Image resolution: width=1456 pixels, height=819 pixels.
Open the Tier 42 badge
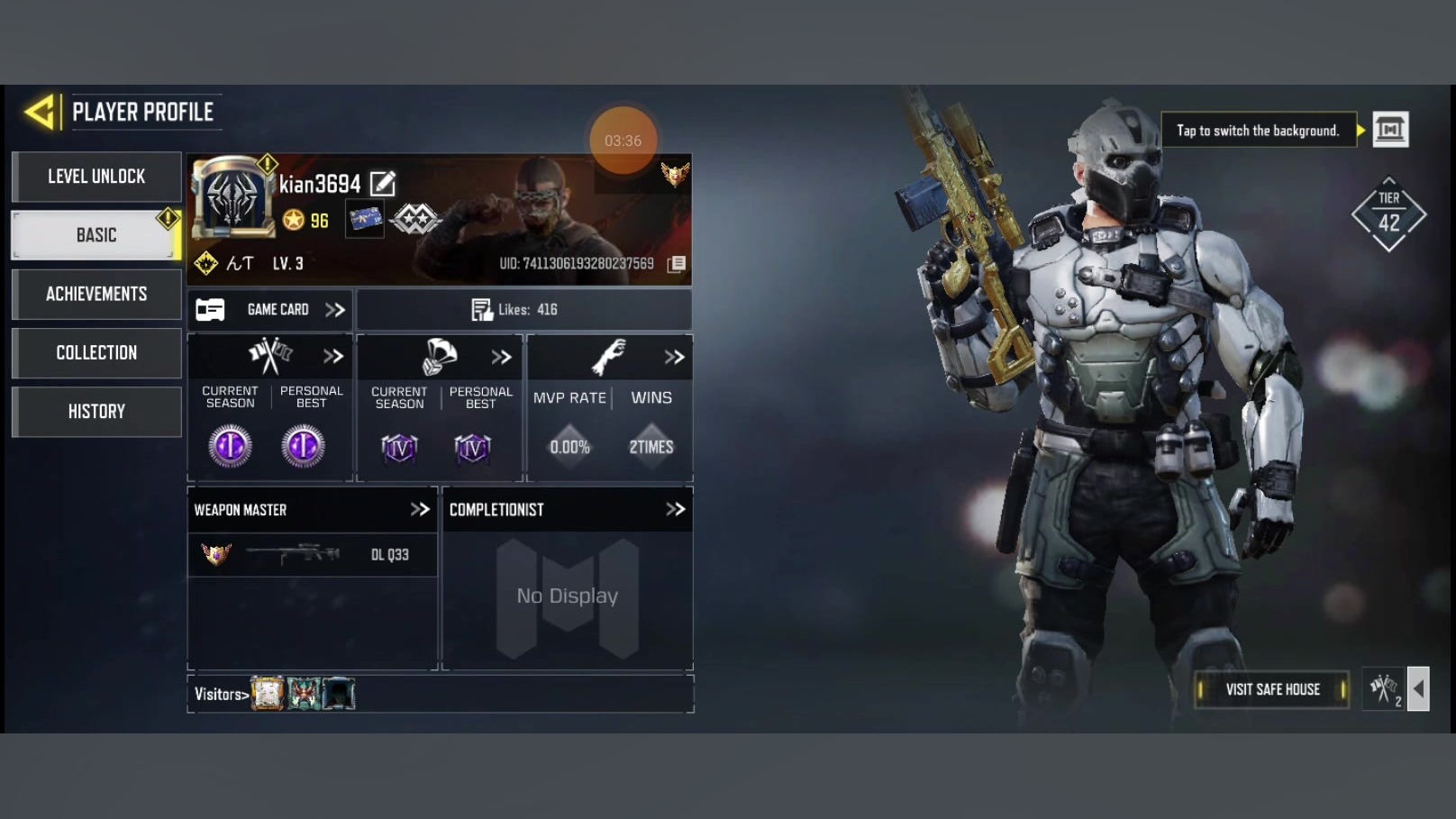click(x=1388, y=215)
